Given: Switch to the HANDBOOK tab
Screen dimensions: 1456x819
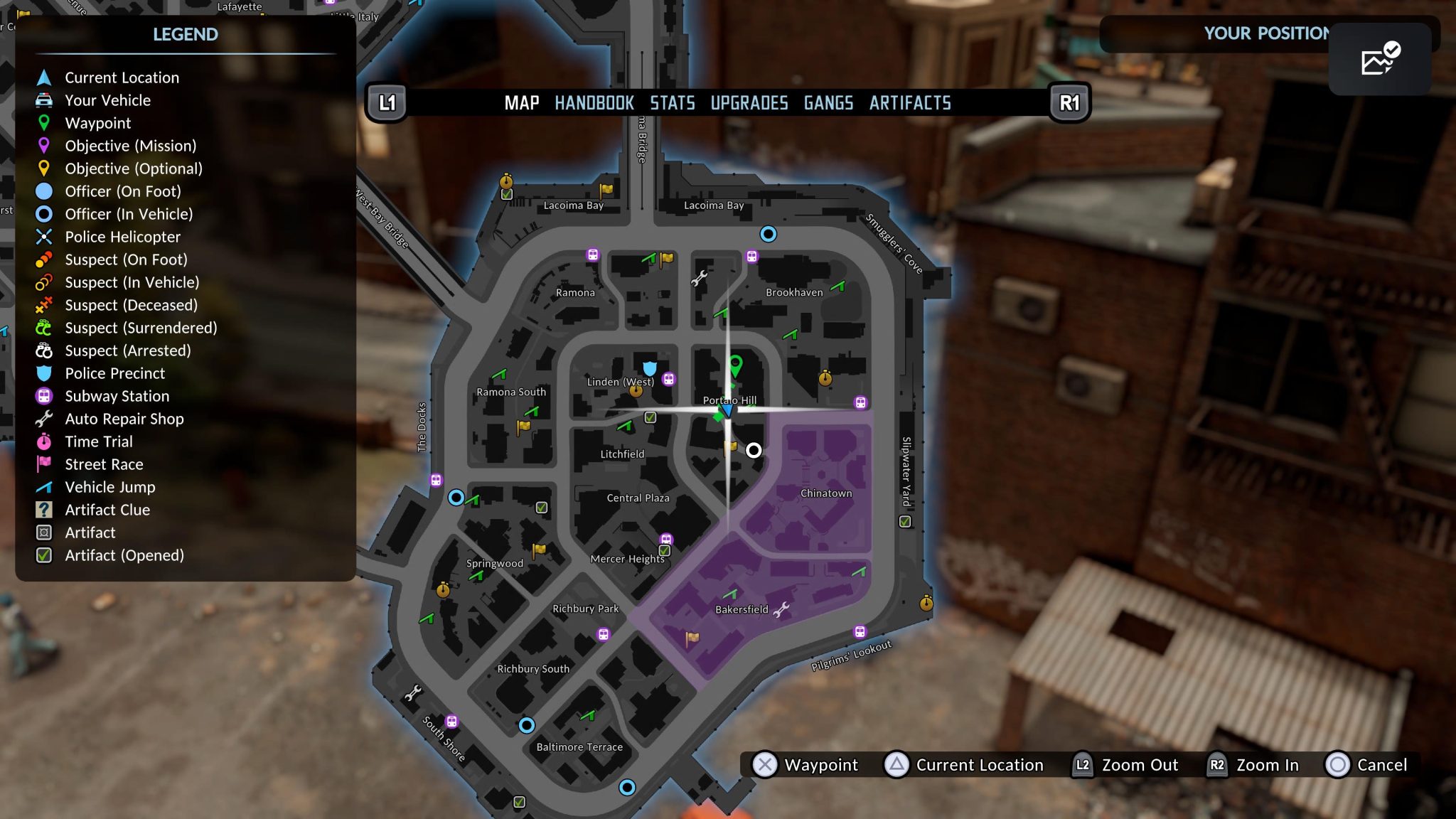Looking at the screenshot, I should [594, 102].
